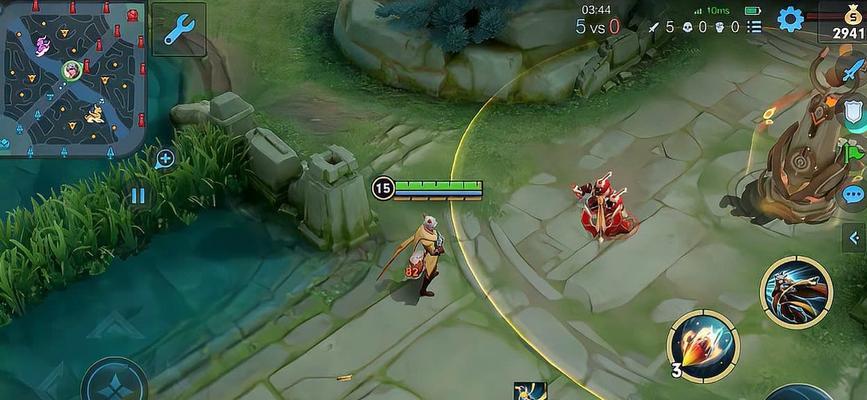This screenshot has width=867, height=400.
Task: Activate the fiery claw skill
Action: pyautogui.click(x=703, y=345)
